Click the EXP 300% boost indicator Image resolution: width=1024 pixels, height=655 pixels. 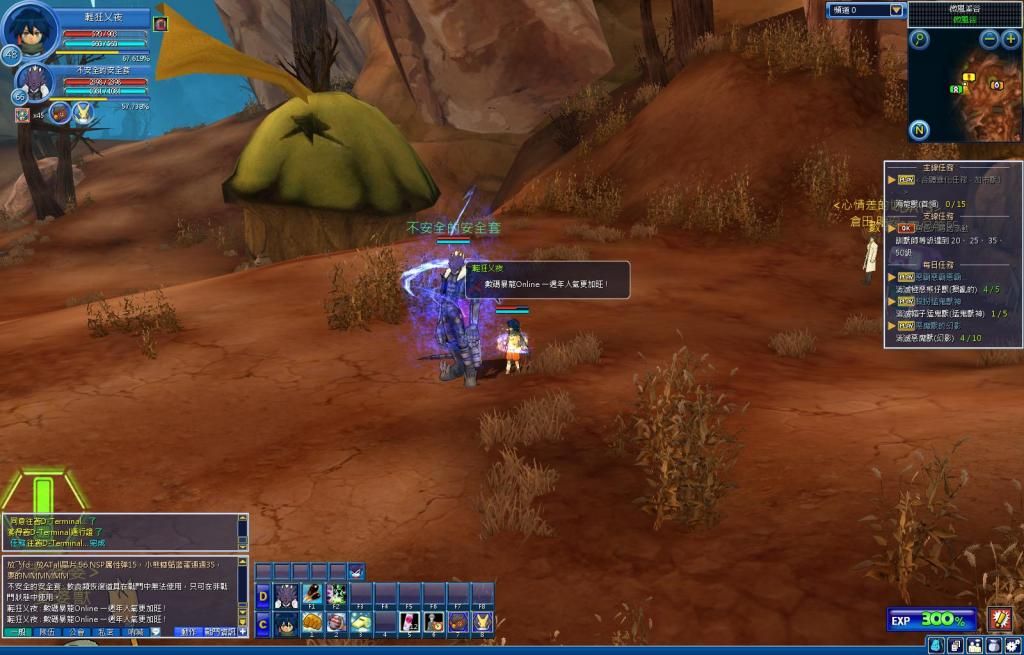tap(931, 620)
